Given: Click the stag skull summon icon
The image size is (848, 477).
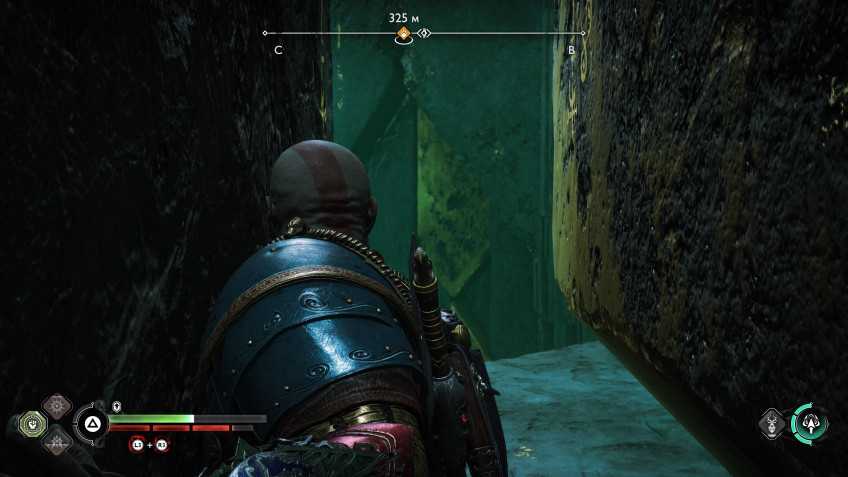Looking at the screenshot, I should coord(771,423).
